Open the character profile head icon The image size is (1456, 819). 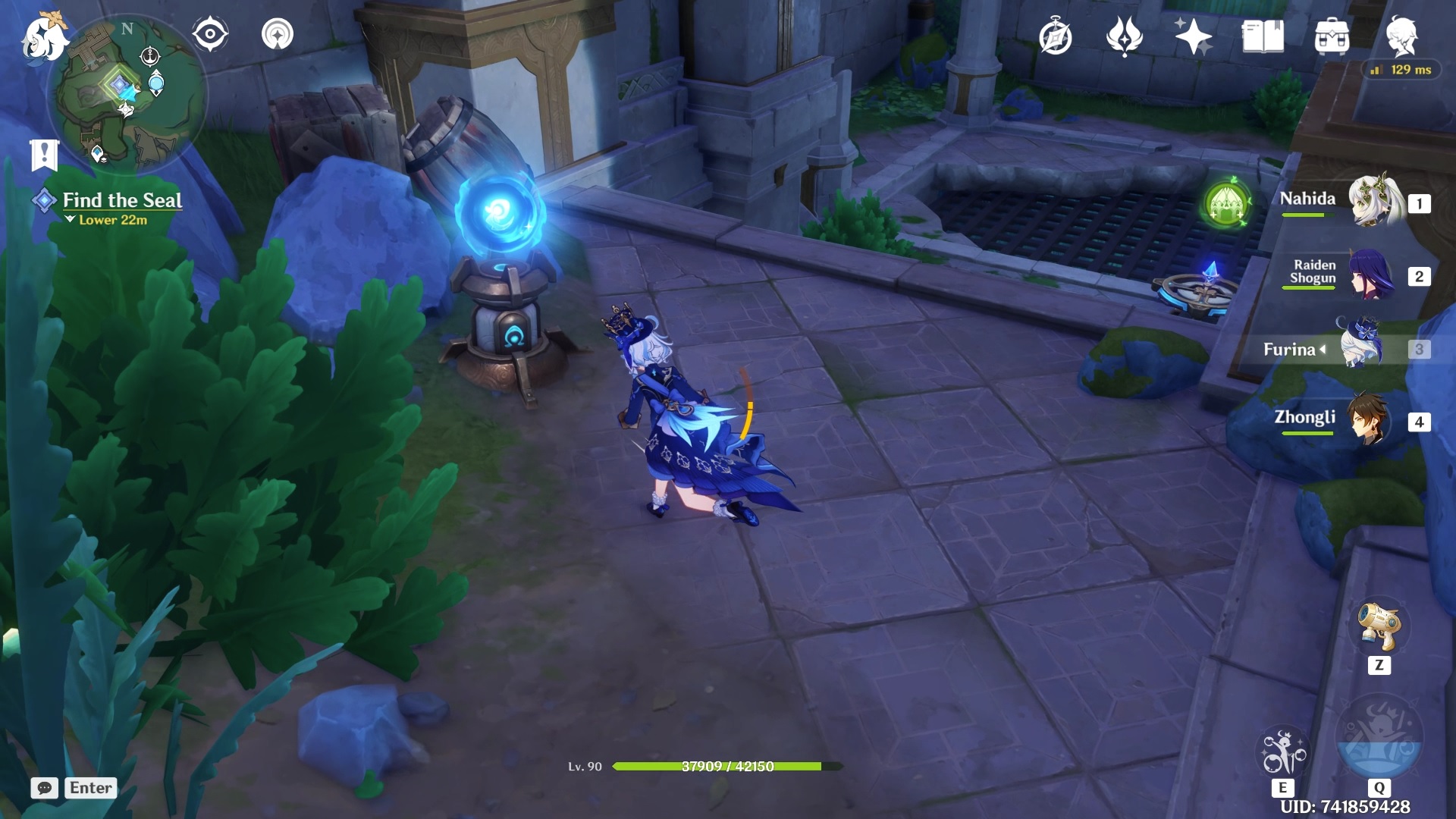(x=1401, y=36)
